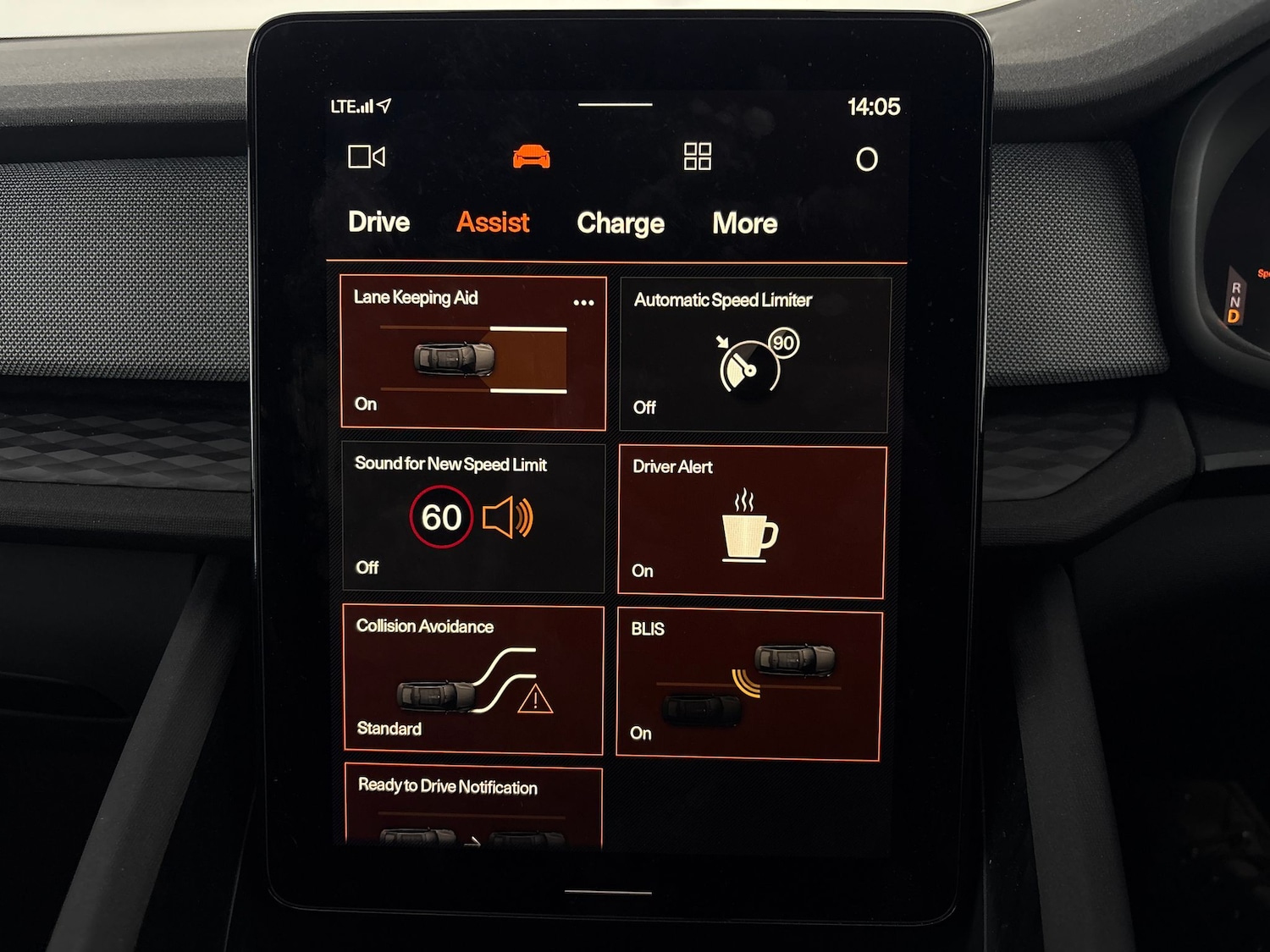The image size is (1270, 952).
Task: Turn on Sound for New Speed Limit
Action: 472,517
